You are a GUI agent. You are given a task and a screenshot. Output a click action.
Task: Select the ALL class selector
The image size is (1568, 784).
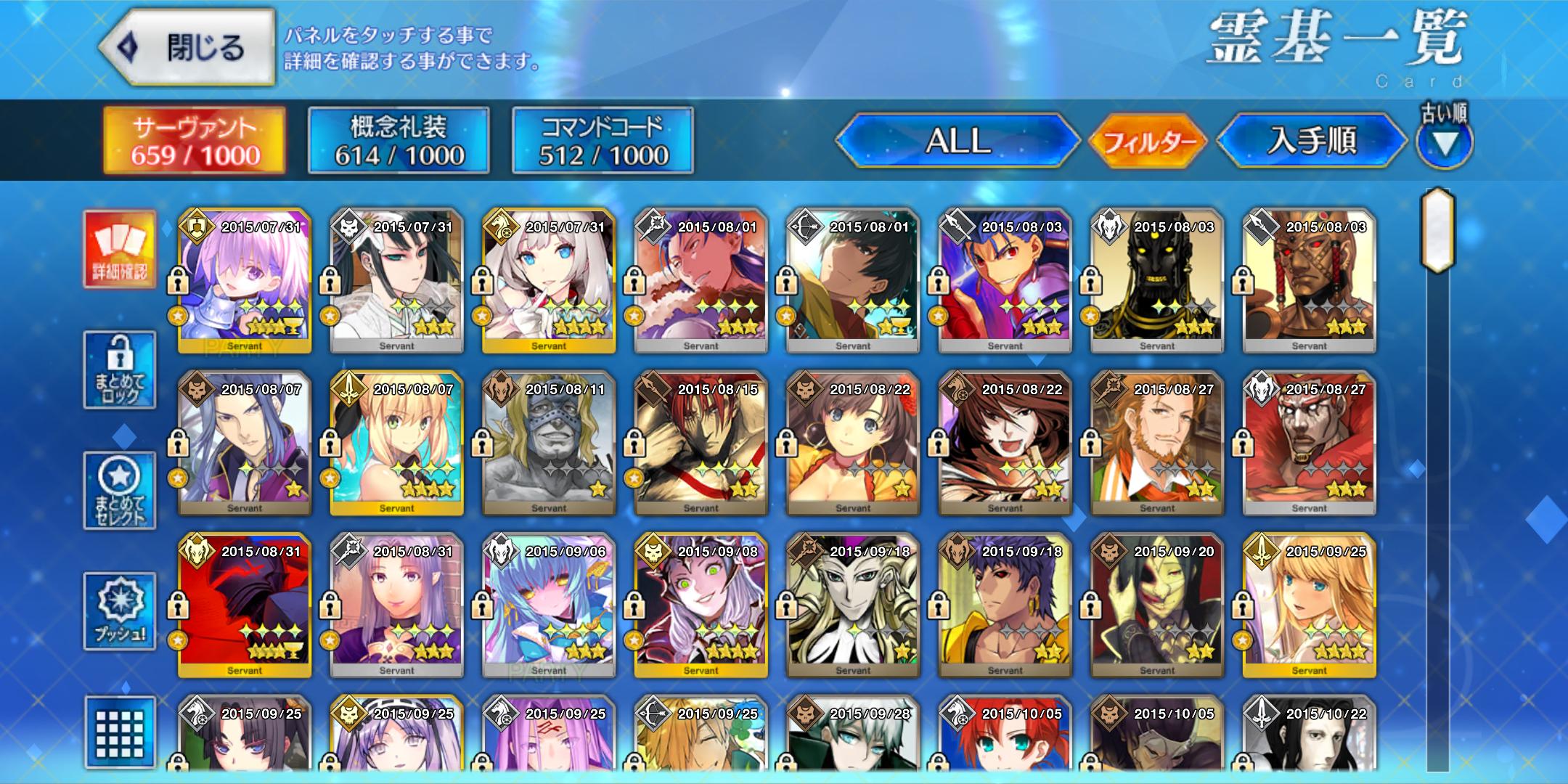tap(957, 141)
